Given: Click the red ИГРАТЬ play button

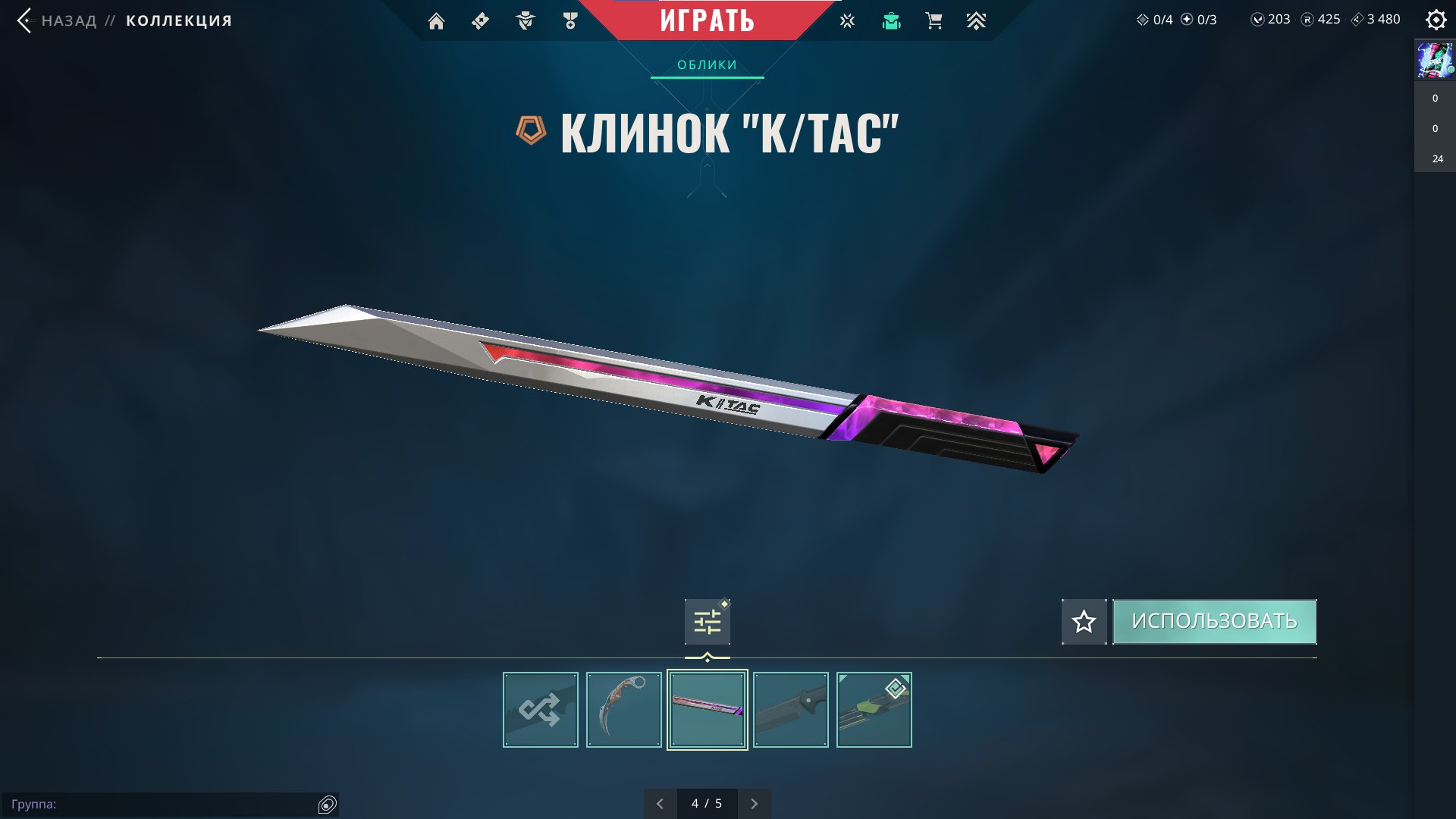Looking at the screenshot, I should [707, 20].
